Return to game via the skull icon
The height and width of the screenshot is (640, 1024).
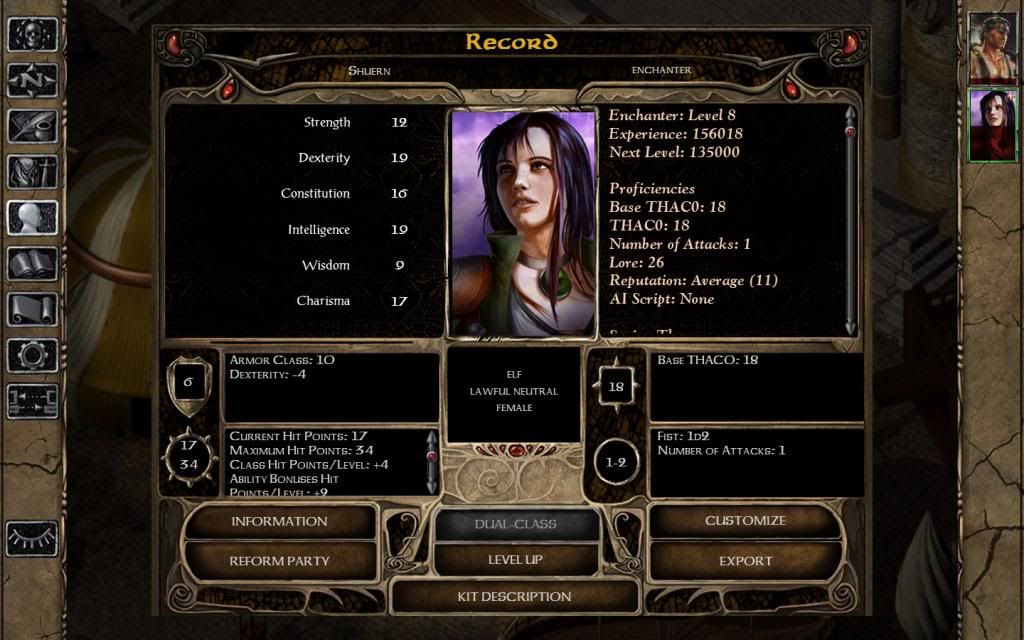[x=32, y=34]
